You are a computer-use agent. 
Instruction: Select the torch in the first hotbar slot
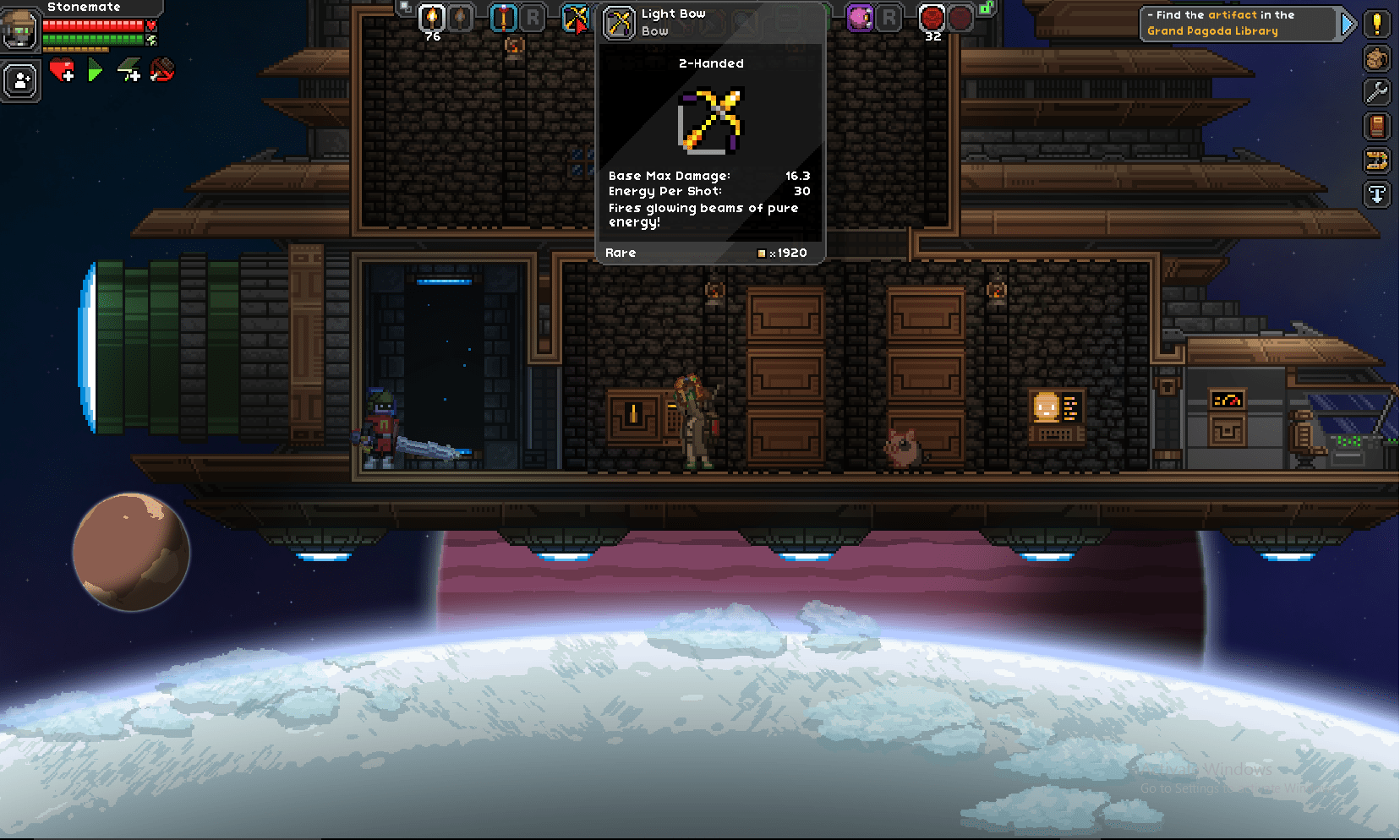(x=432, y=19)
